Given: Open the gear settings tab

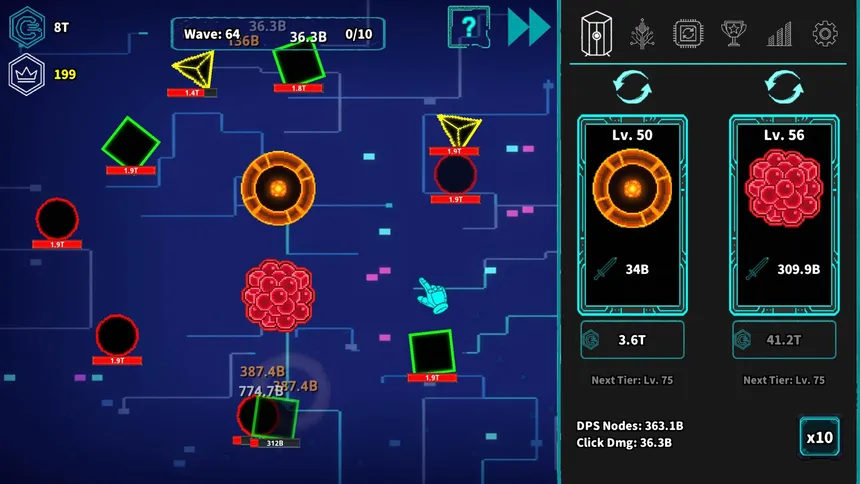Looking at the screenshot, I should coord(824,35).
